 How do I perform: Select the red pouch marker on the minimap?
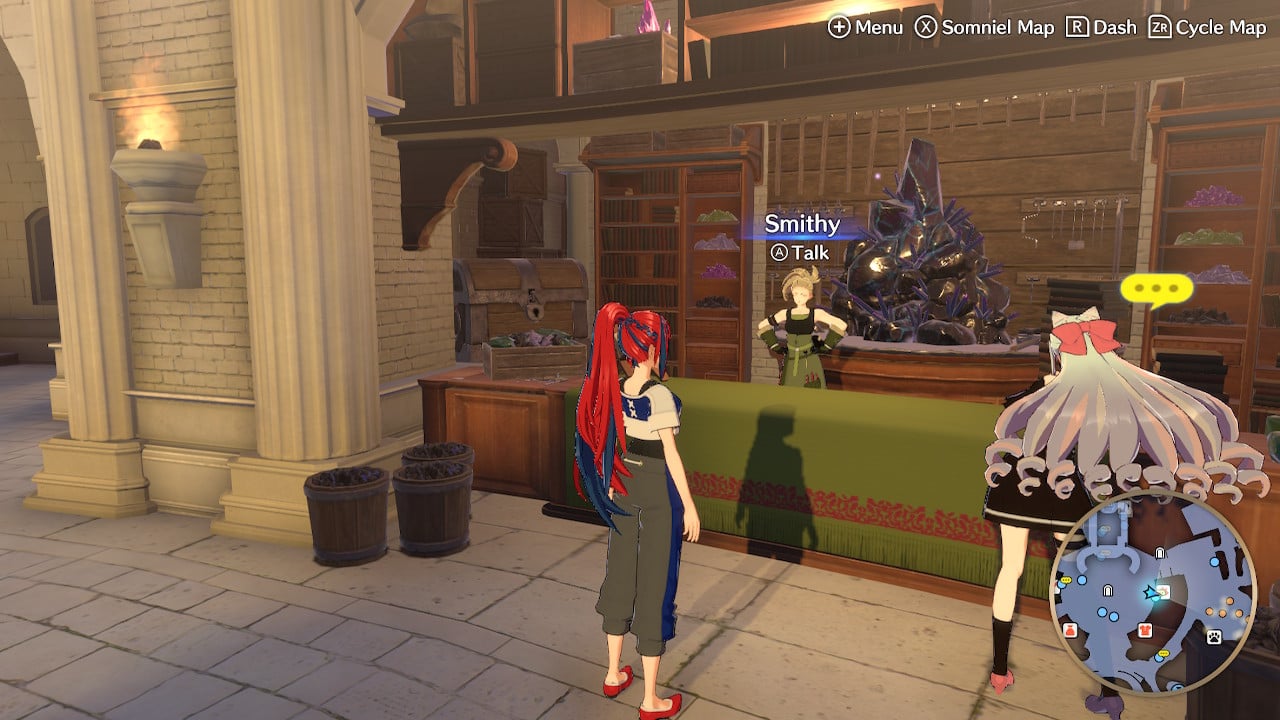1069,630
